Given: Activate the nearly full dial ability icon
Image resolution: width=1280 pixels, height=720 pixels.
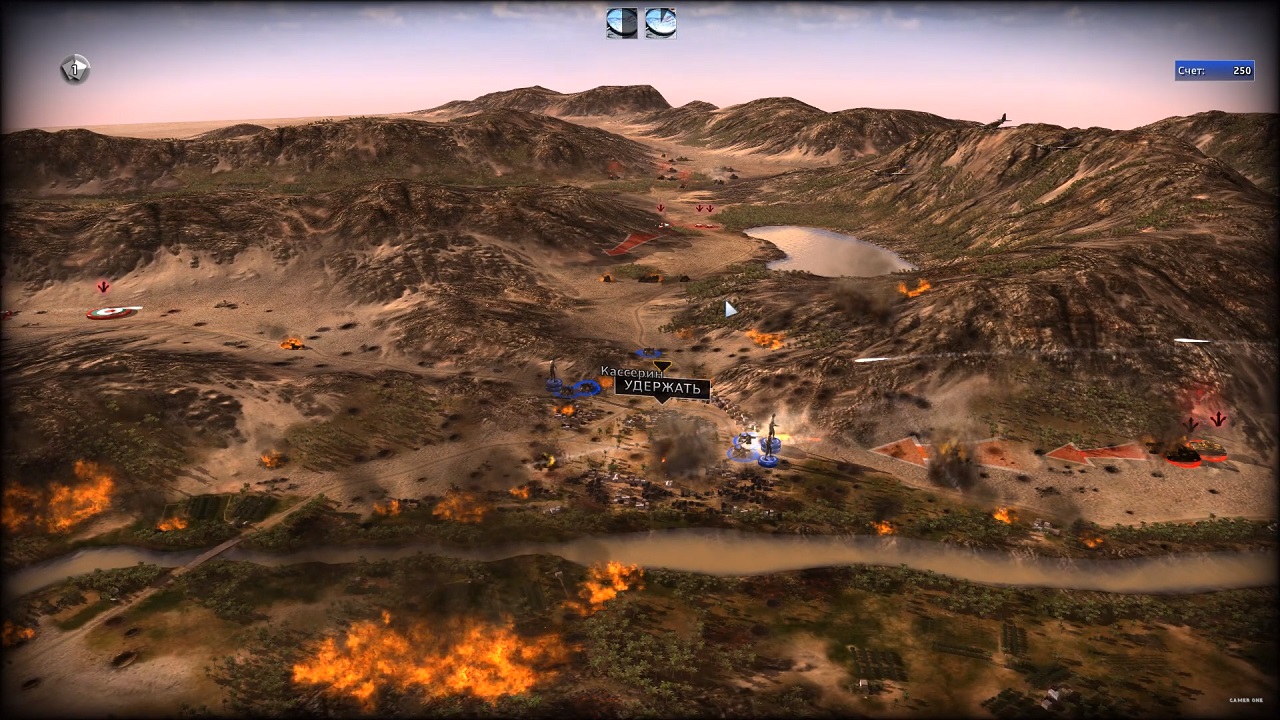Looking at the screenshot, I should [660, 23].
